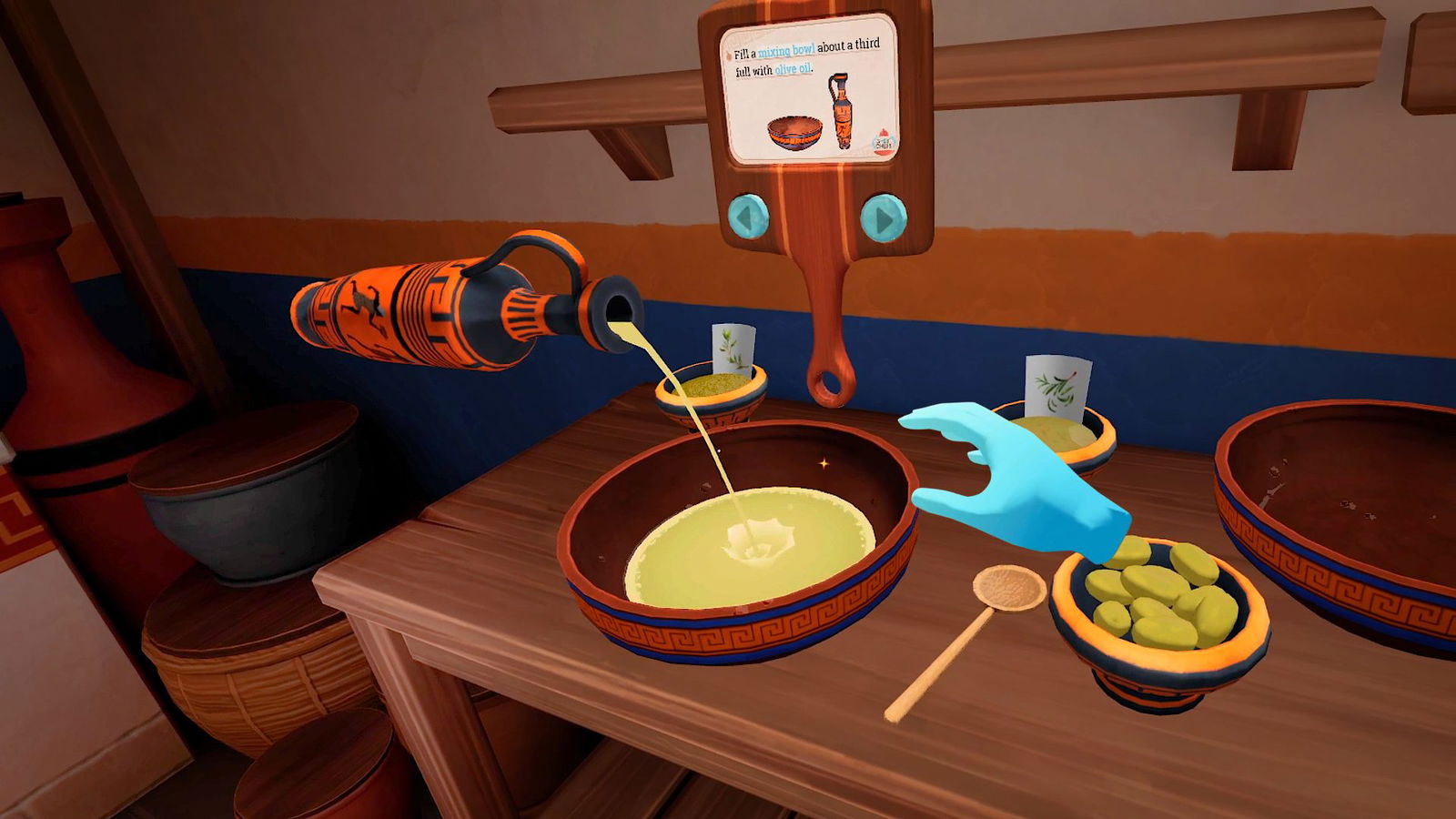
Task: Open the 'mixing bowl' link in the instructions
Action: point(788,50)
